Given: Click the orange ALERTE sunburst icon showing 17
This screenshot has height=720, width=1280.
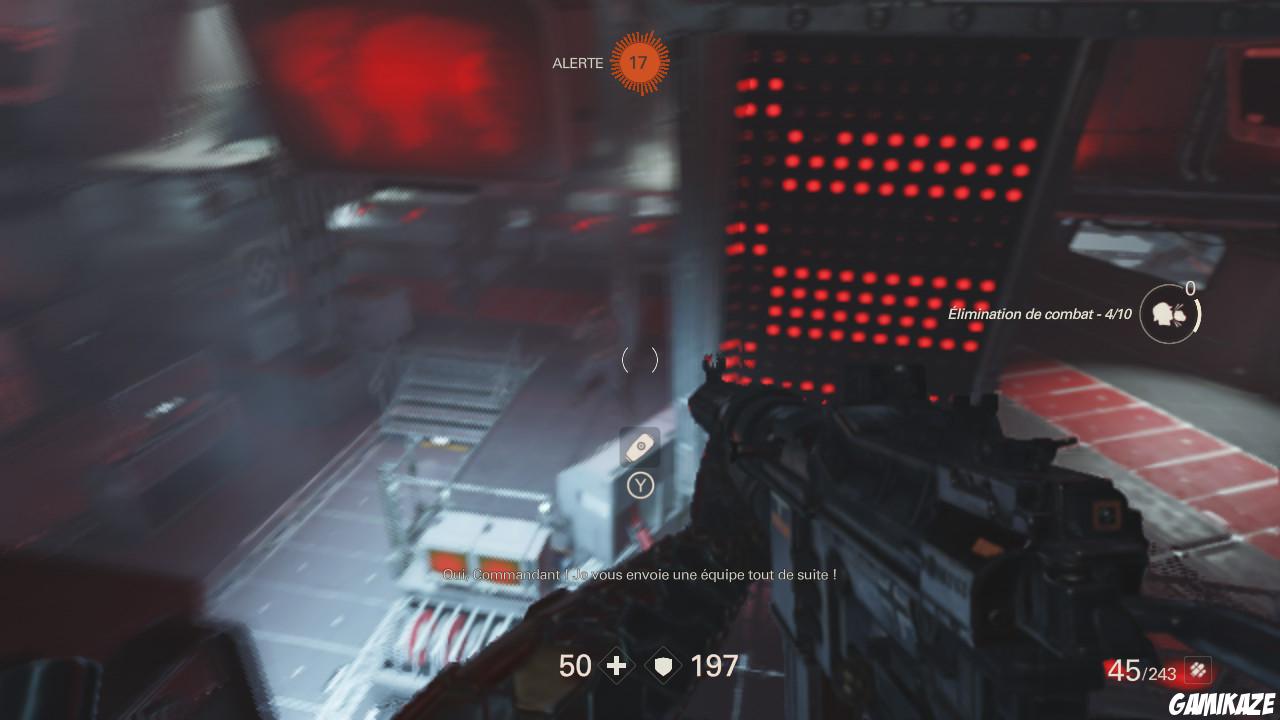Looking at the screenshot, I should (x=640, y=63).
